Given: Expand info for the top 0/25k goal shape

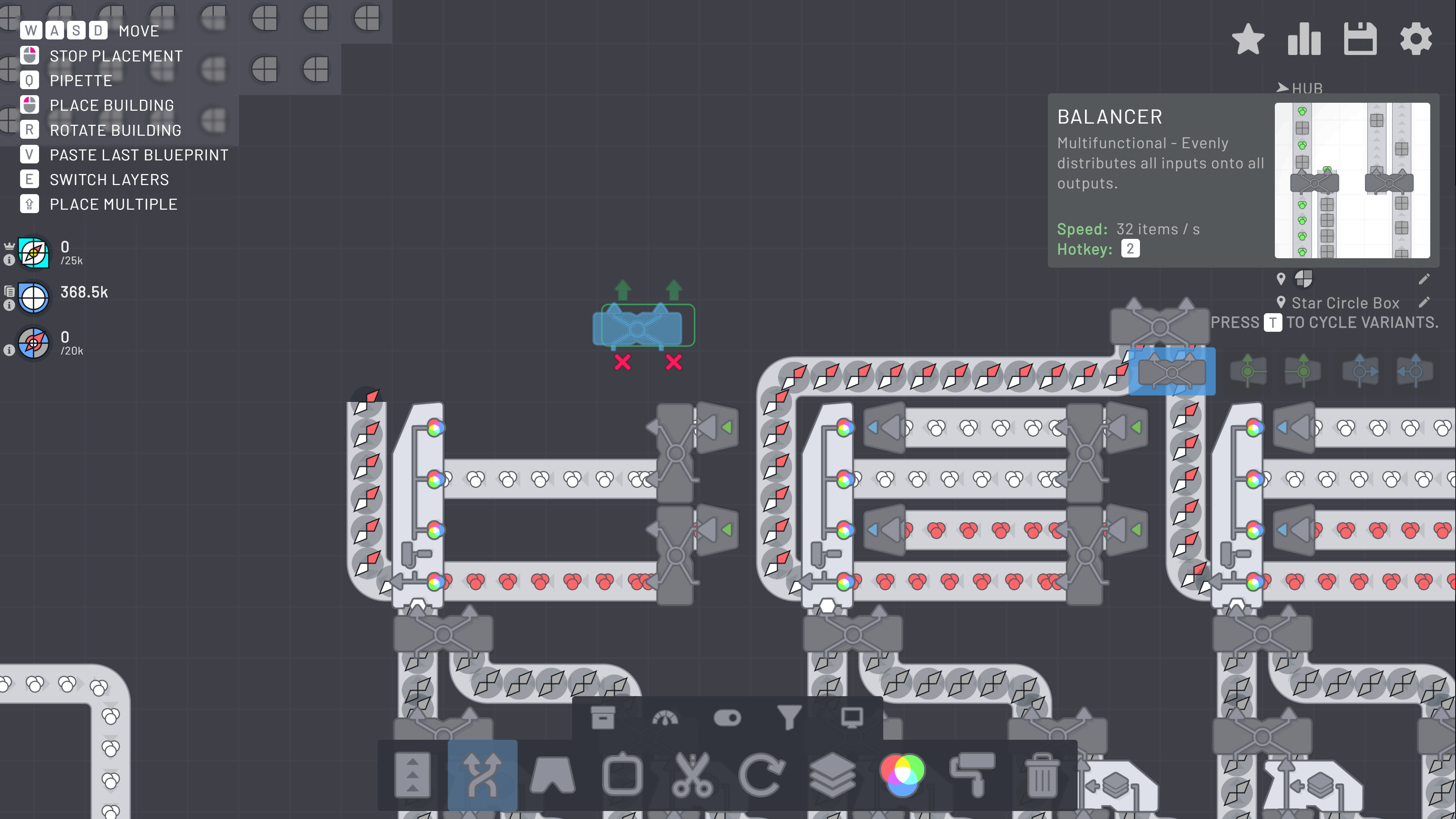Looking at the screenshot, I should click(x=9, y=261).
